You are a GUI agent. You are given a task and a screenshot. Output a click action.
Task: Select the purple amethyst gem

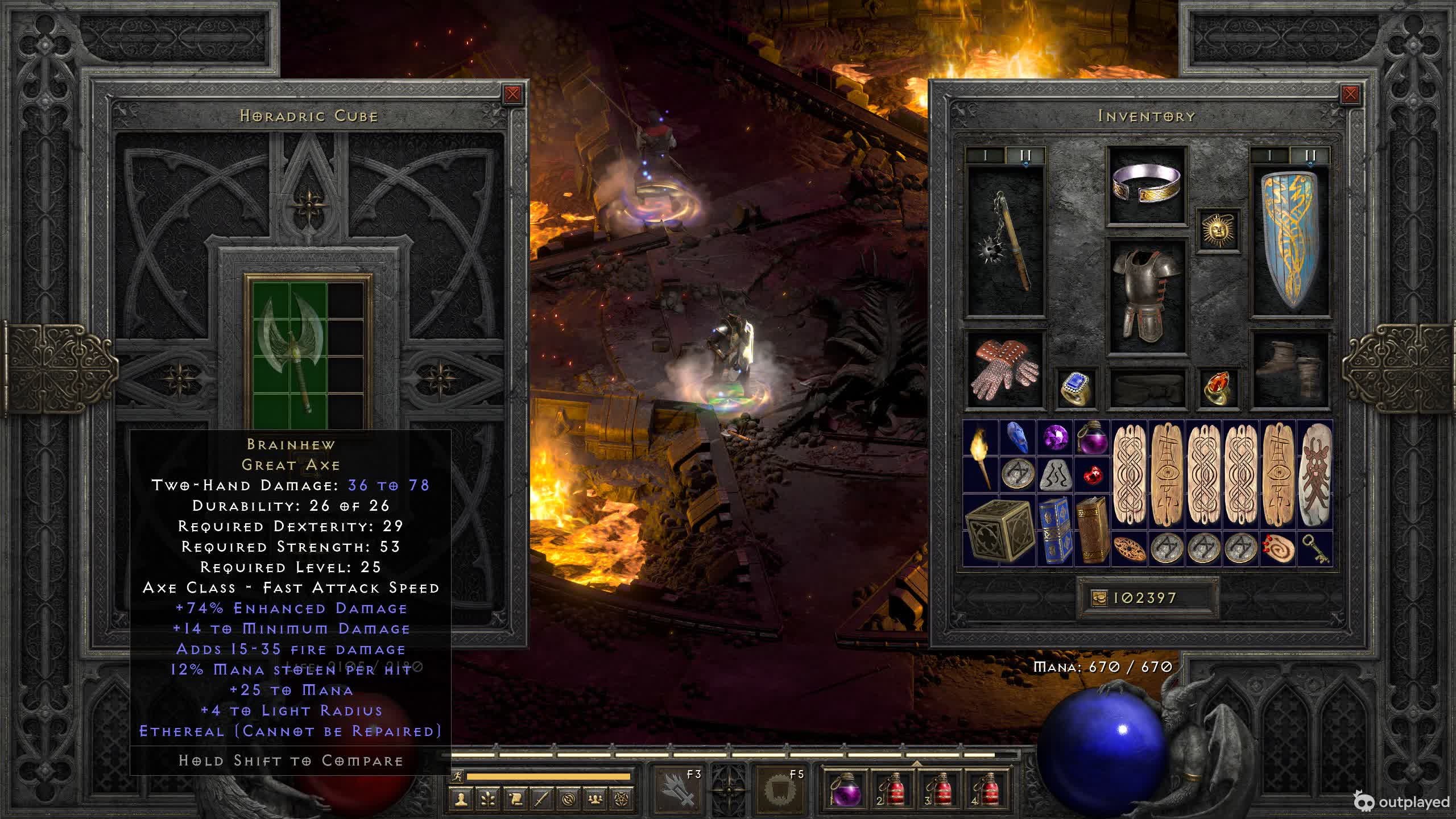coord(1055,437)
